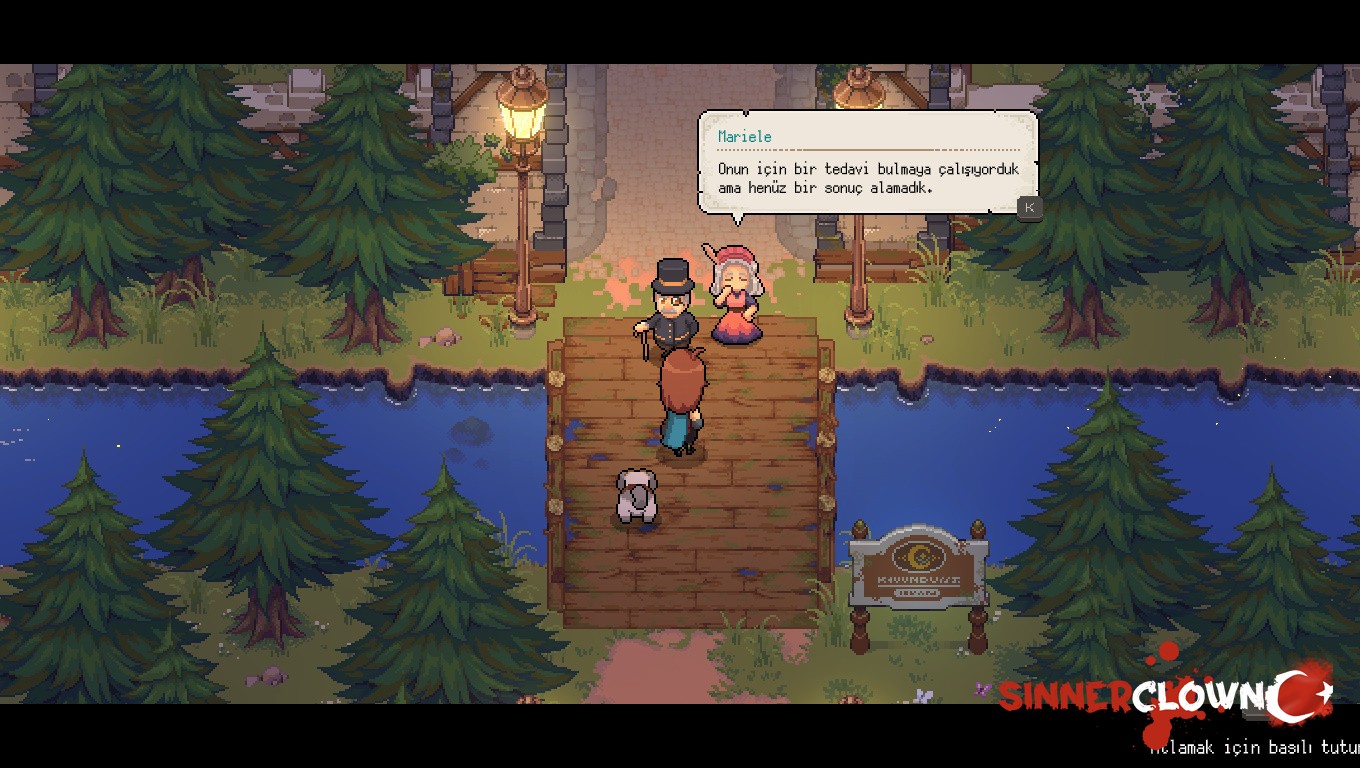Advance Mariele's dialogue speech bubble
This screenshot has height=768, width=1360.
pyautogui.click(x=1029, y=207)
